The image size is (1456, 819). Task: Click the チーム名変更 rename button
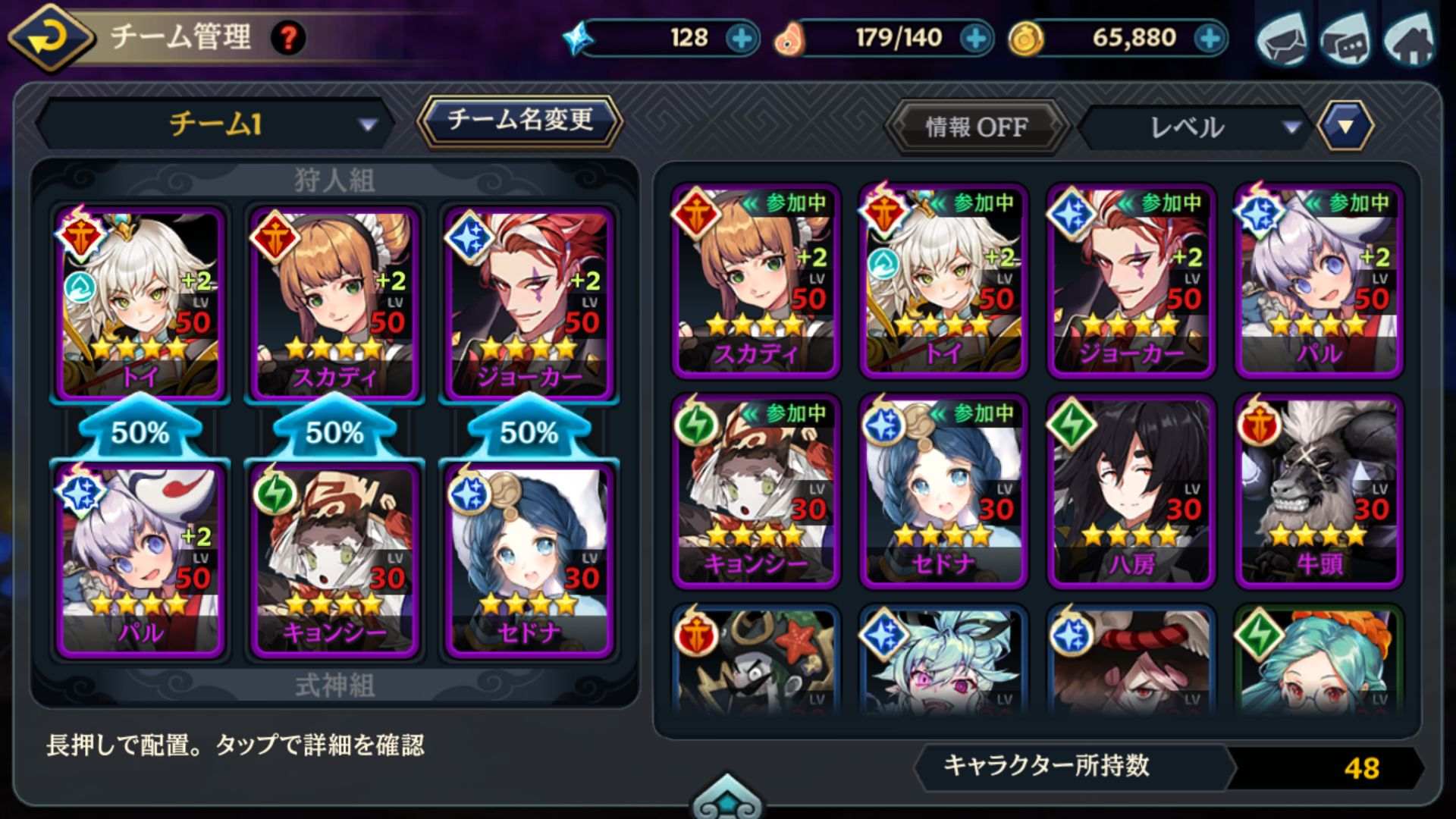(519, 121)
